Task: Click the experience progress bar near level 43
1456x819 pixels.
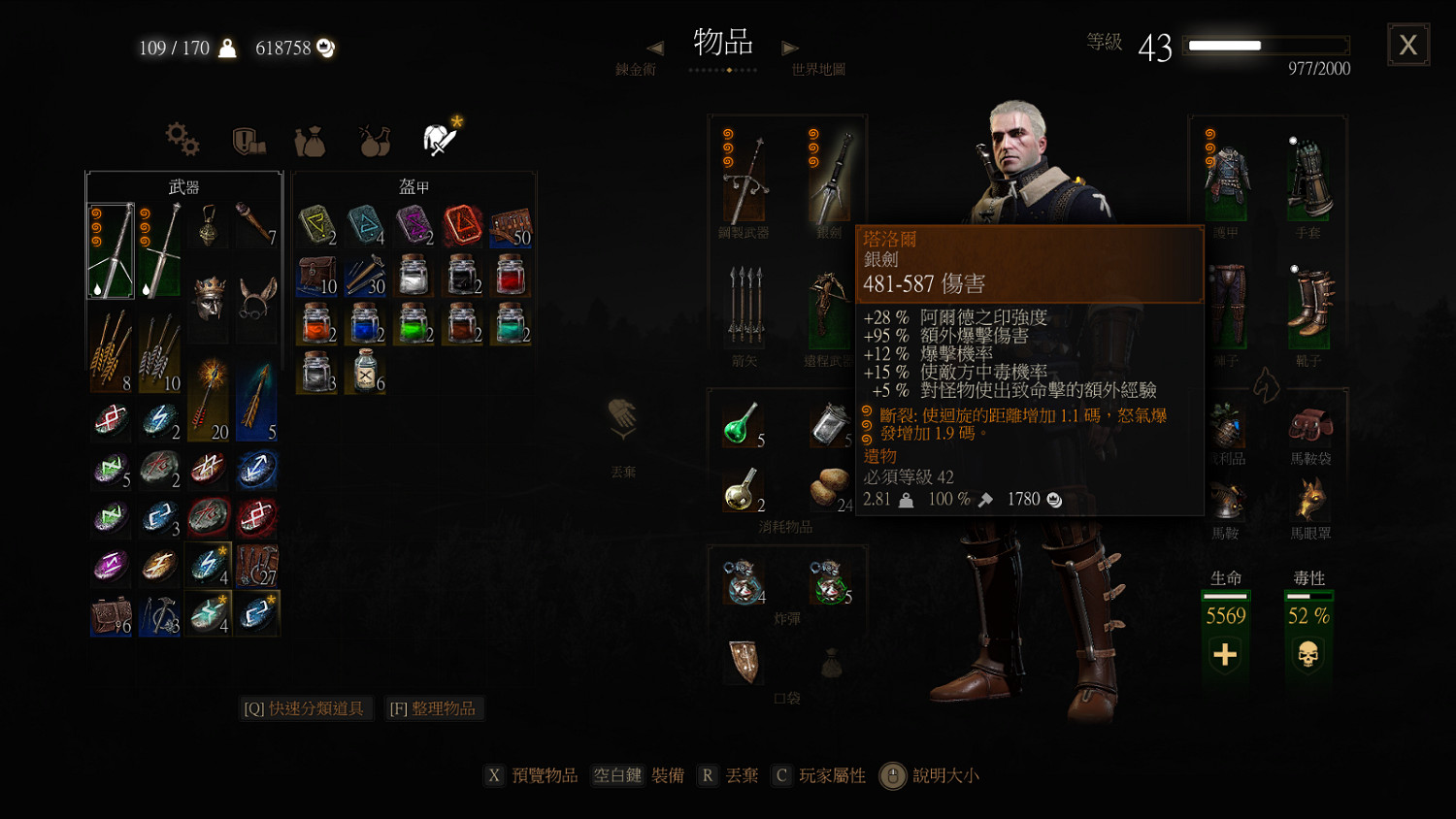Action: pos(1265,46)
